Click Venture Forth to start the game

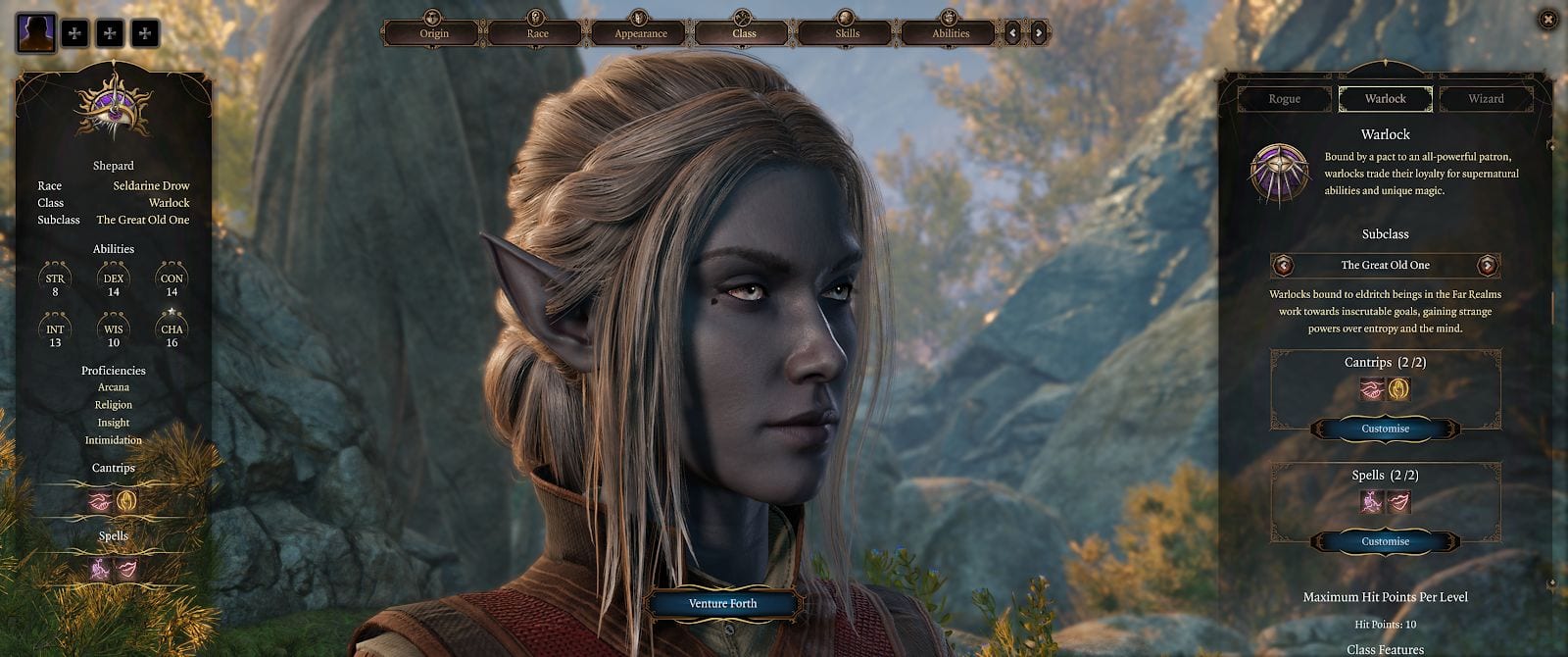[x=722, y=604]
